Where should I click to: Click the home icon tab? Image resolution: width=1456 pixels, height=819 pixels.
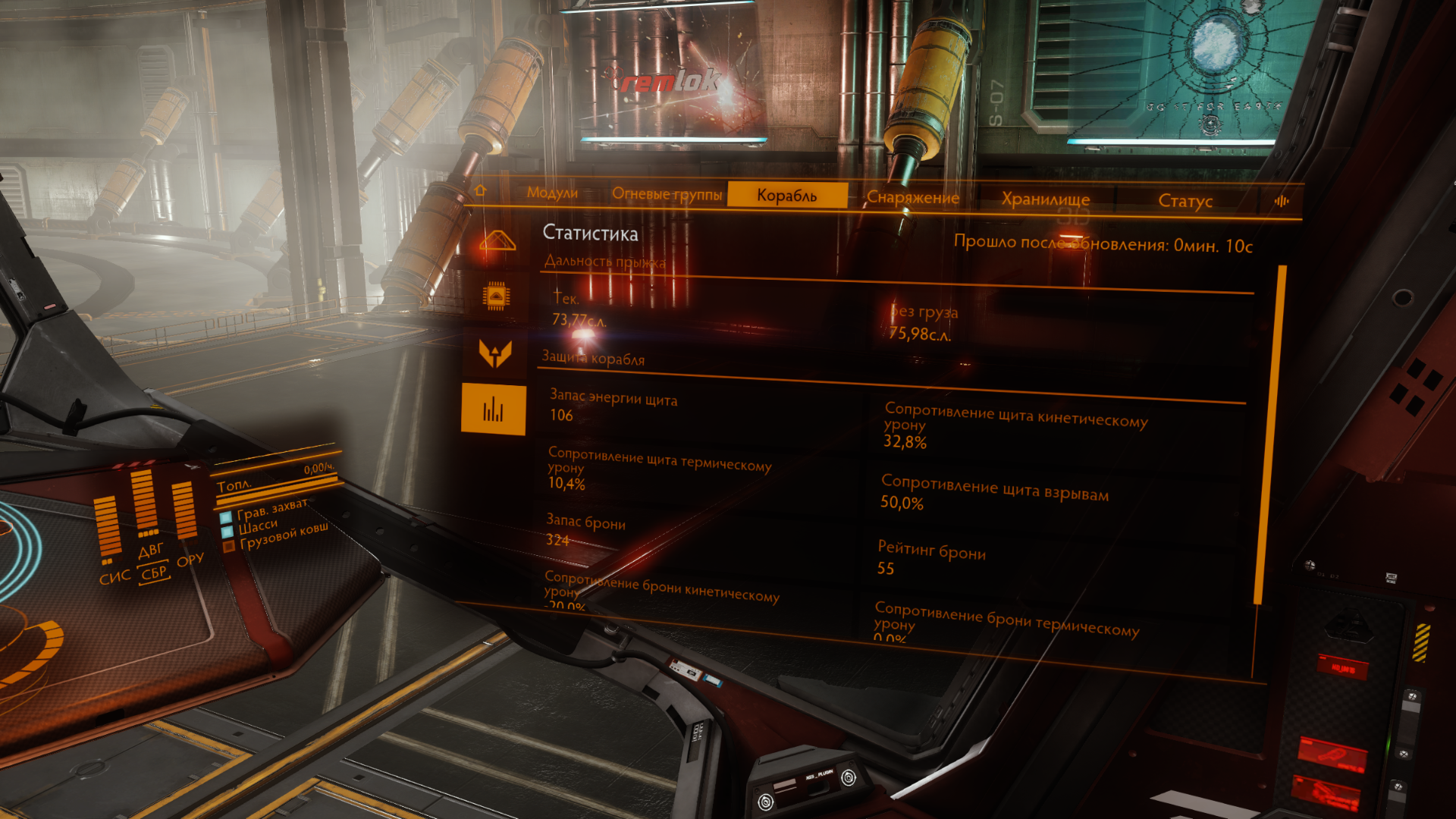(479, 190)
